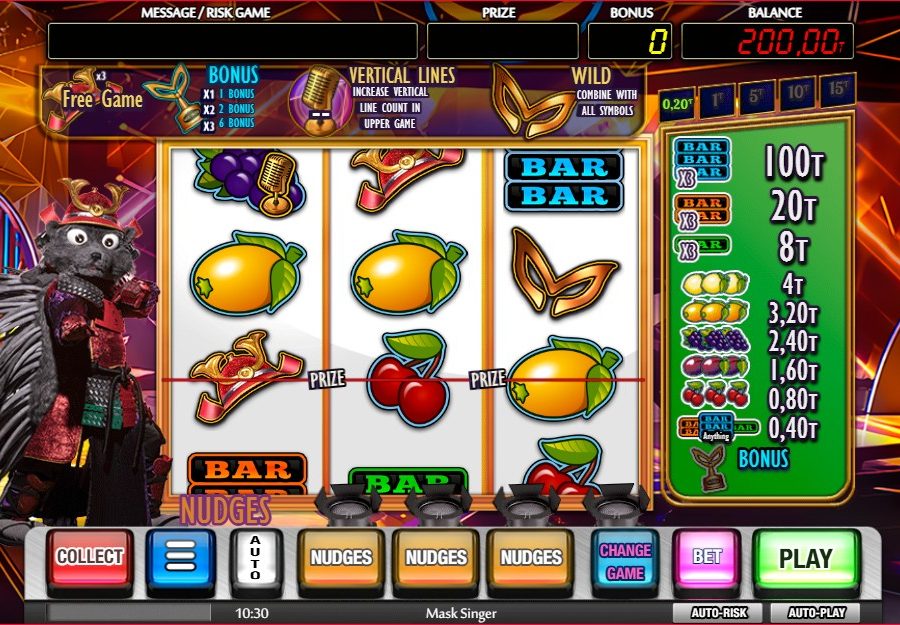Image resolution: width=900 pixels, height=625 pixels.
Task: Pick the 10T bet tab
Action: (797, 93)
